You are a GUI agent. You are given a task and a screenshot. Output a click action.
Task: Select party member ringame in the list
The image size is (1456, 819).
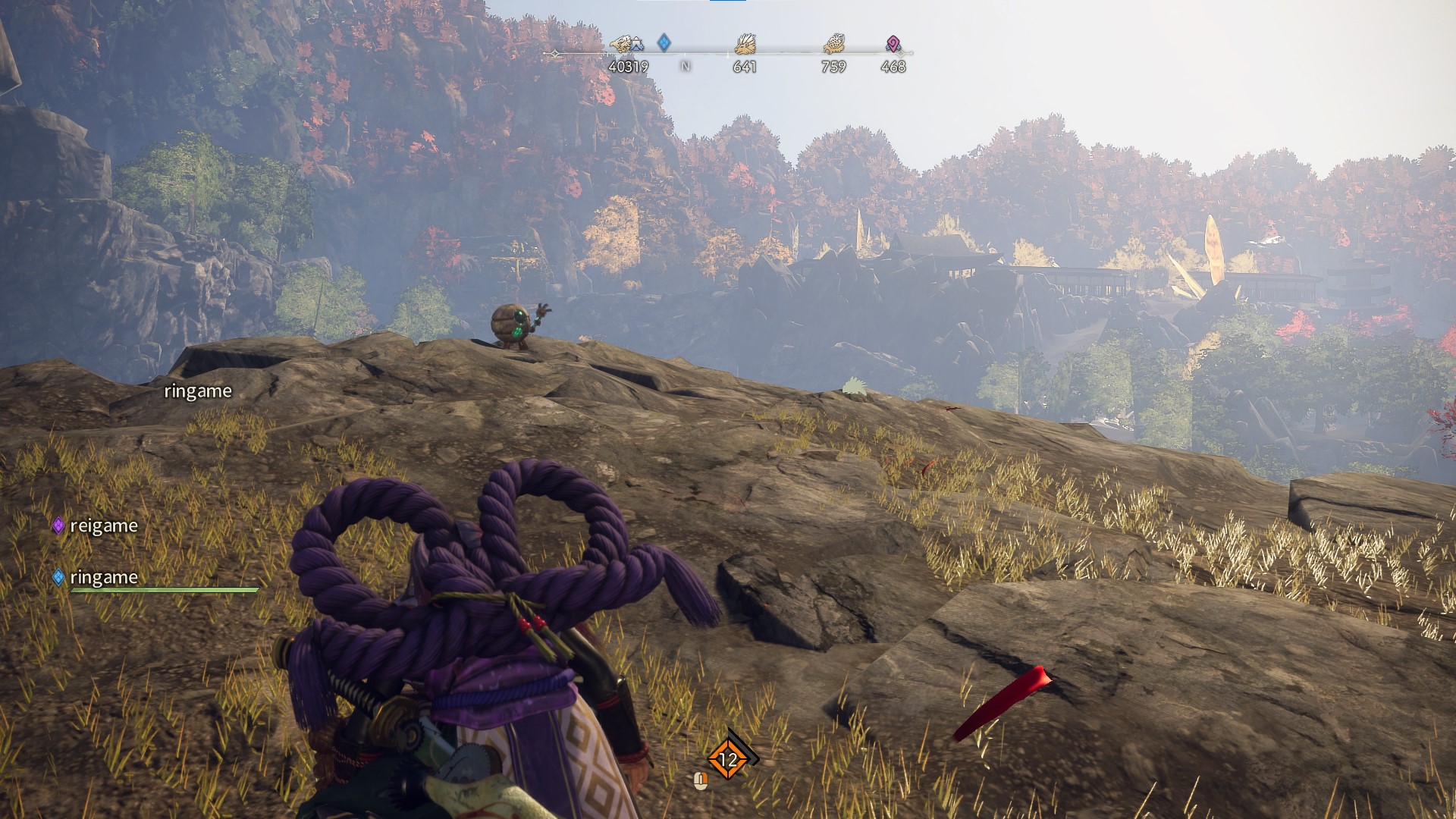[103, 577]
